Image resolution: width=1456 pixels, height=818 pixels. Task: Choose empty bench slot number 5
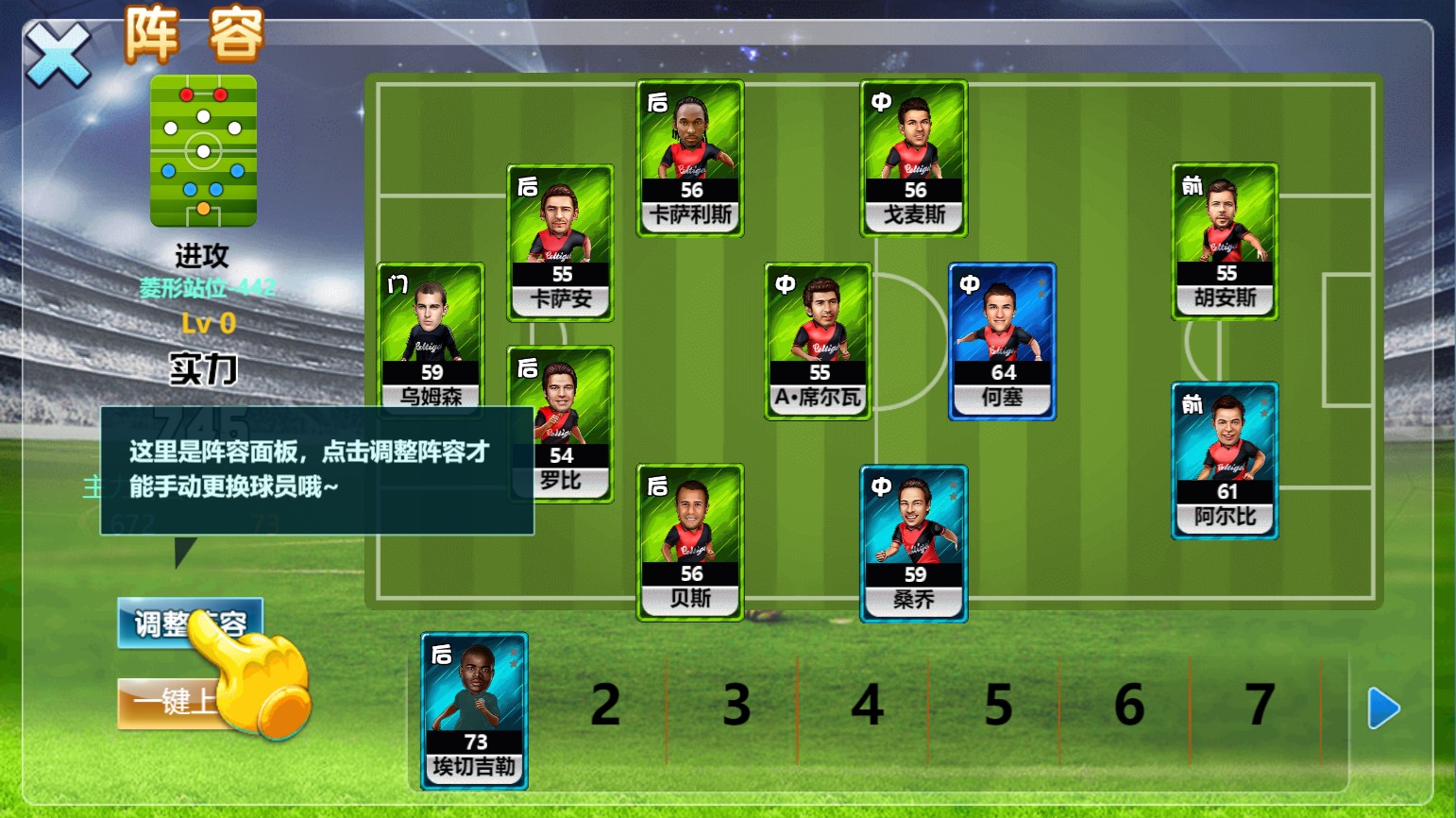coord(998,706)
